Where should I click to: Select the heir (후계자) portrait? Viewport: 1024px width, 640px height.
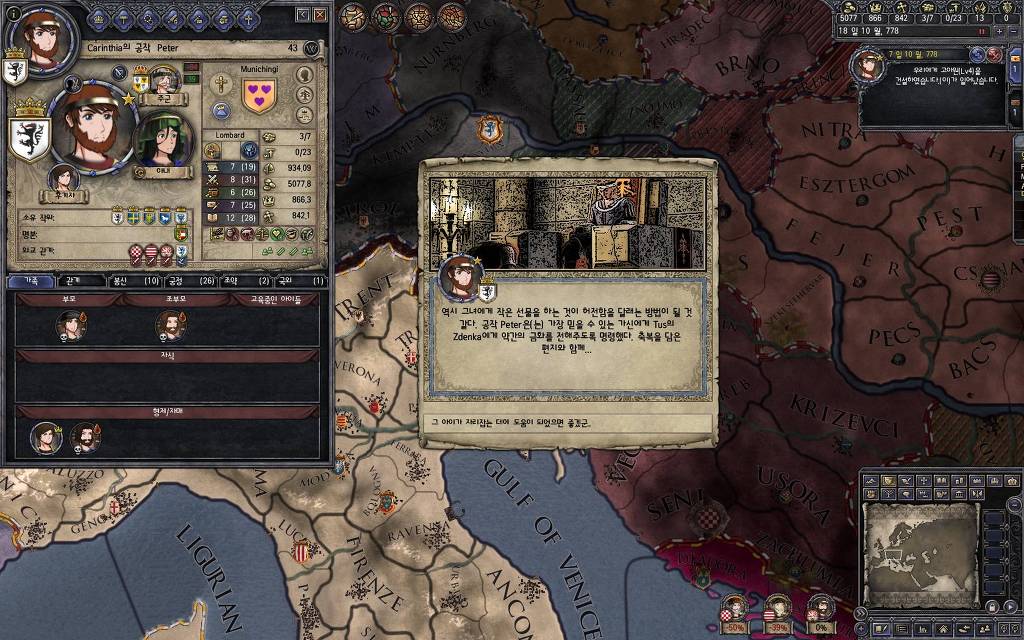tap(64, 180)
